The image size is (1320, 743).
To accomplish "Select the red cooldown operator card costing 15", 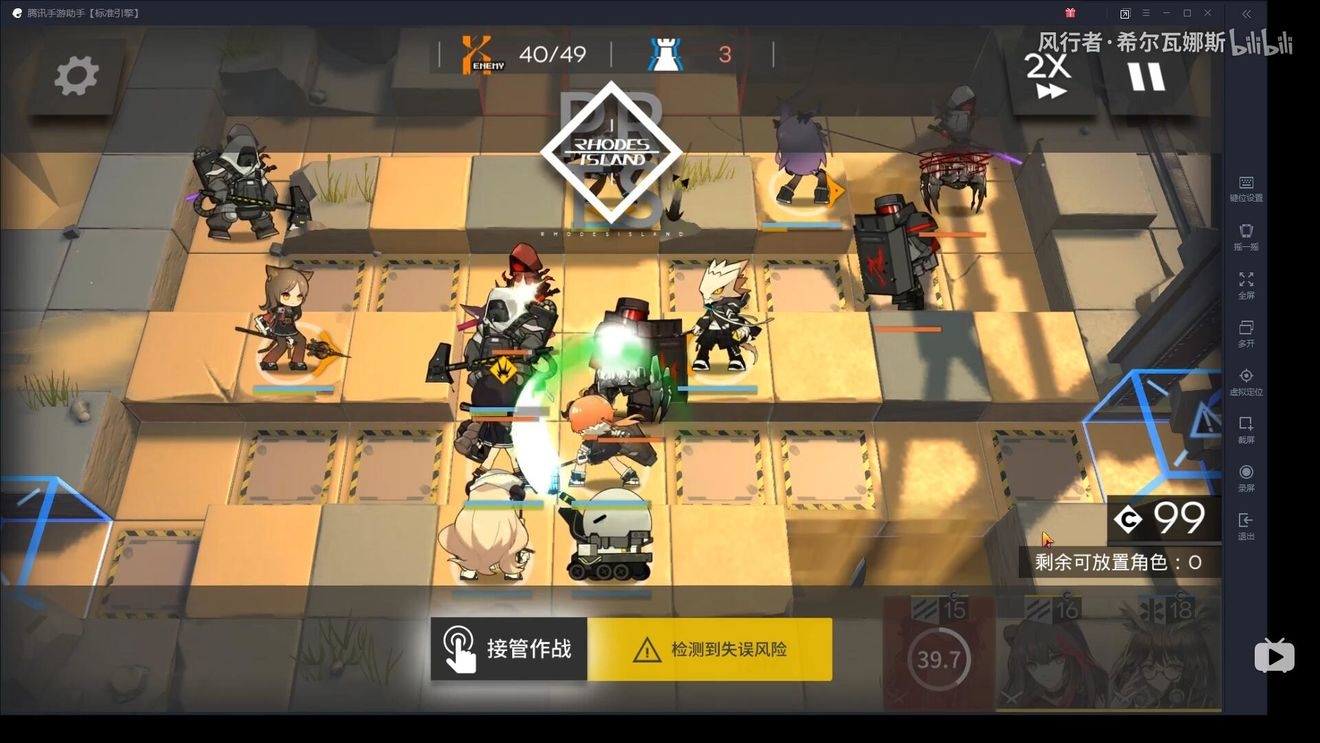I will click(x=938, y=655).
